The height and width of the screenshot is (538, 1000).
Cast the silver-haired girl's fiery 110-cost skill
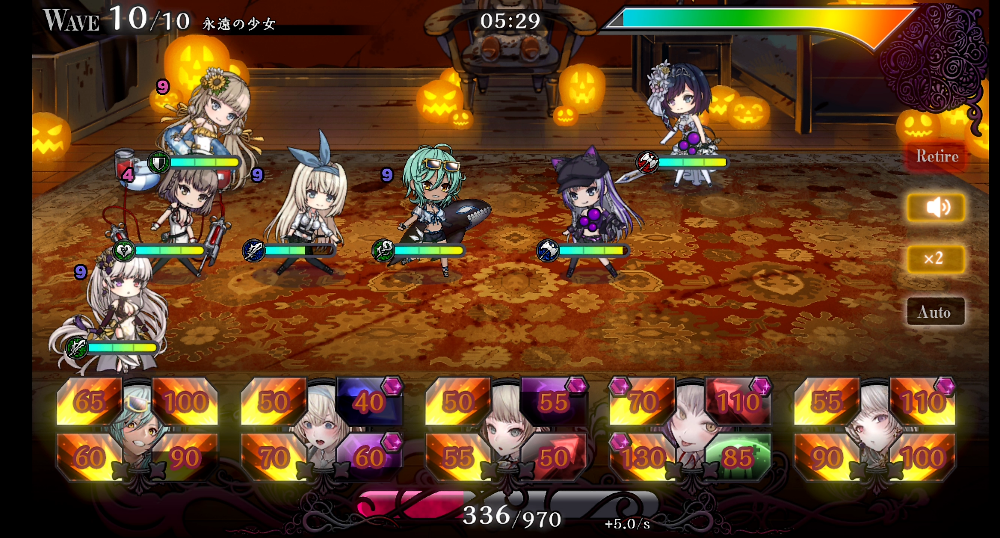pyautogui.click(x=922, y=402)
